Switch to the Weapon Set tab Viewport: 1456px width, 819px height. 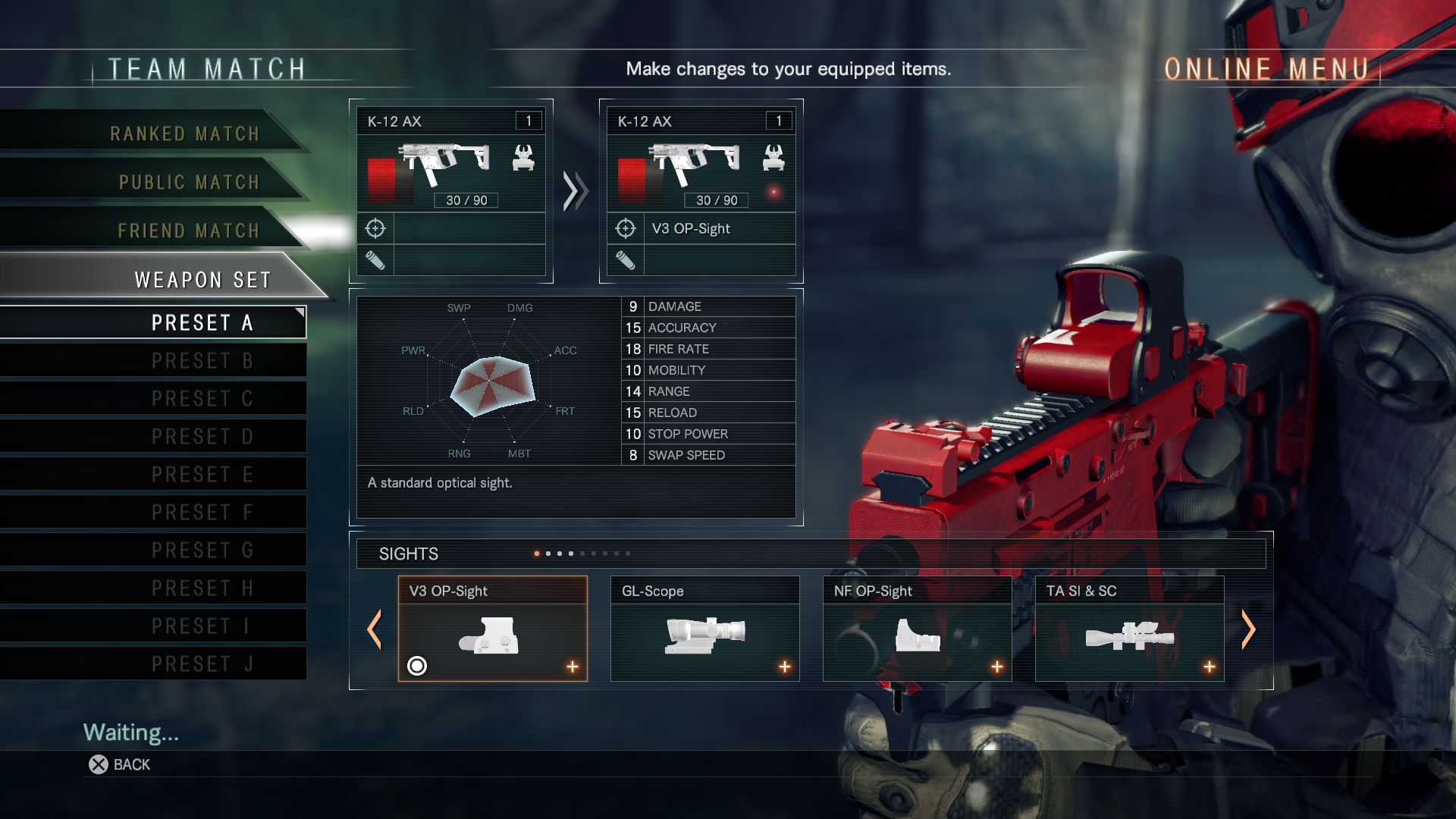201,279
